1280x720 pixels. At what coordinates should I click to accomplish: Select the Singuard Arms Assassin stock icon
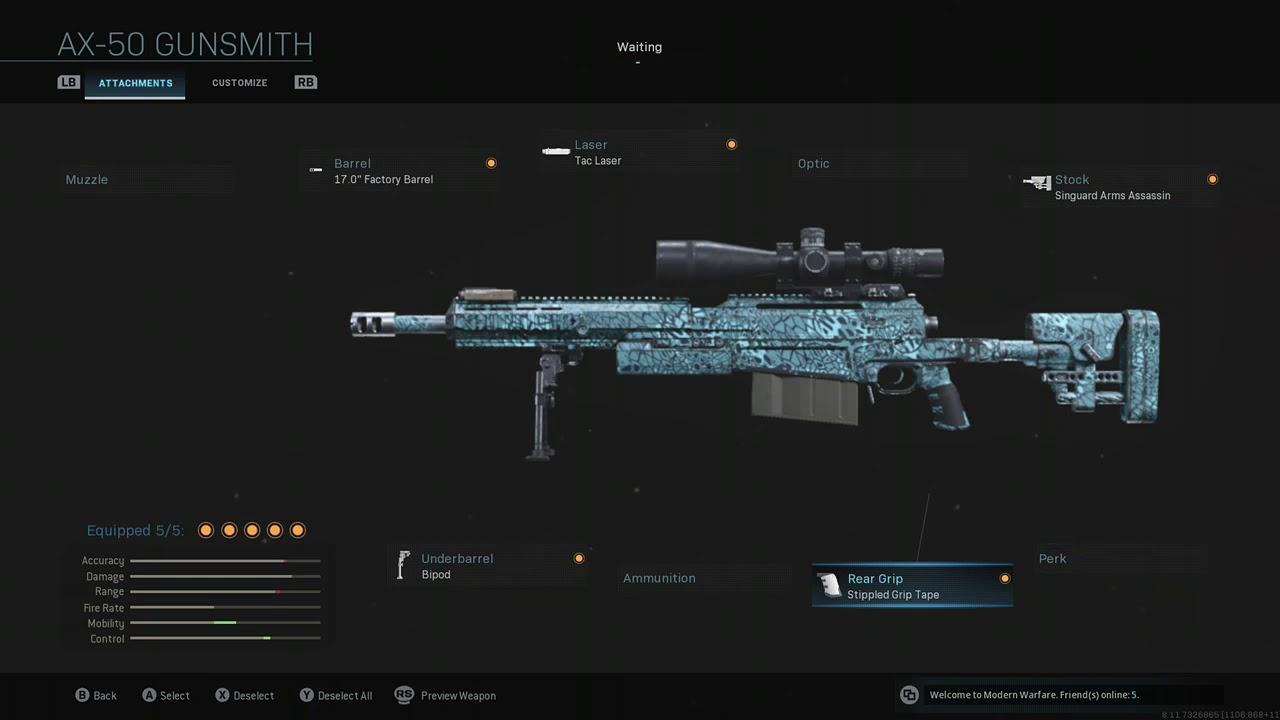[1038, 183]
